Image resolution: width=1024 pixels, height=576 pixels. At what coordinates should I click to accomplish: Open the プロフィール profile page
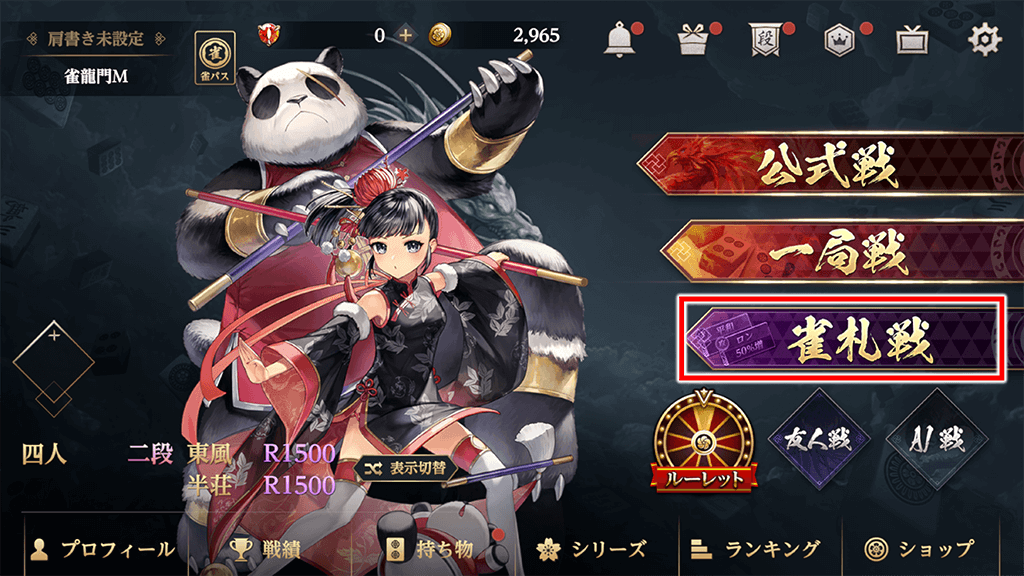point(103,548)
